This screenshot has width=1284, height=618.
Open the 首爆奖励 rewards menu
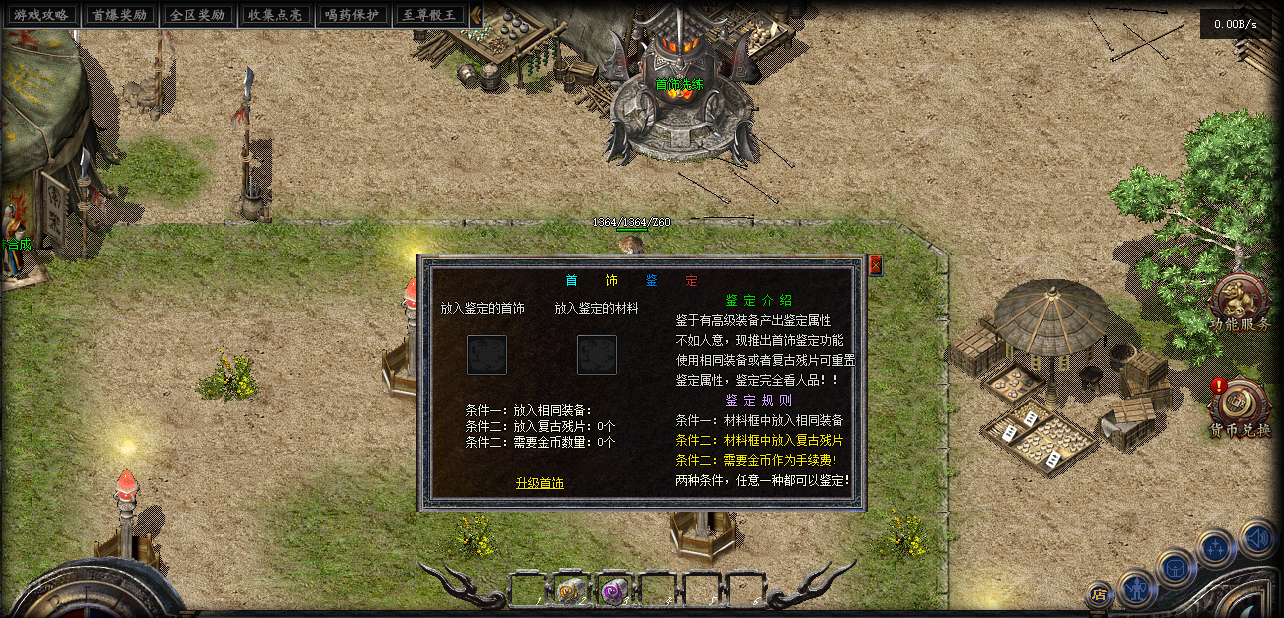pos(119,15)
